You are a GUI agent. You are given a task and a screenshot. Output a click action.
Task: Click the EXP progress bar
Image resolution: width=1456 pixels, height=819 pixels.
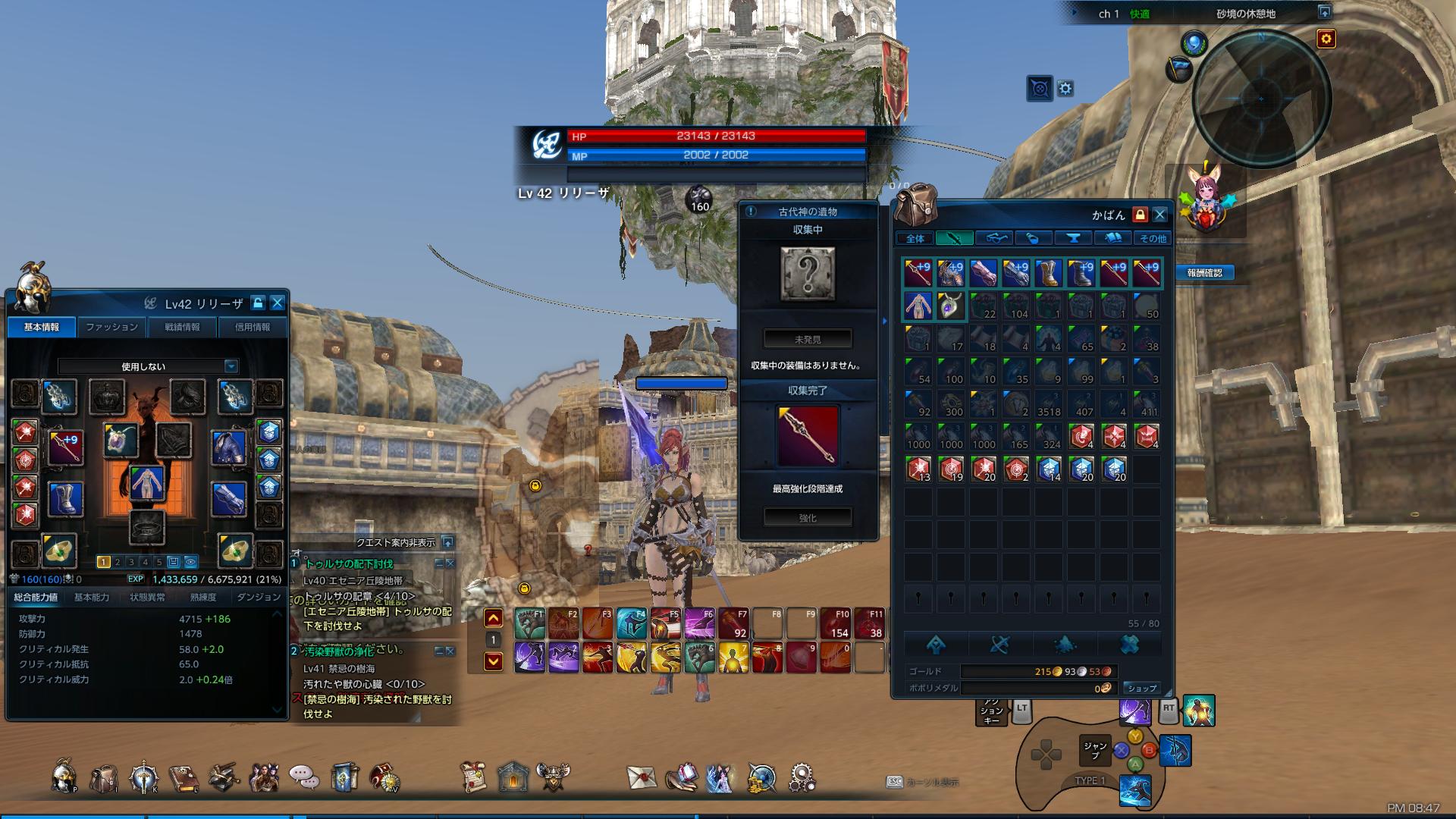tap(205, 580)
